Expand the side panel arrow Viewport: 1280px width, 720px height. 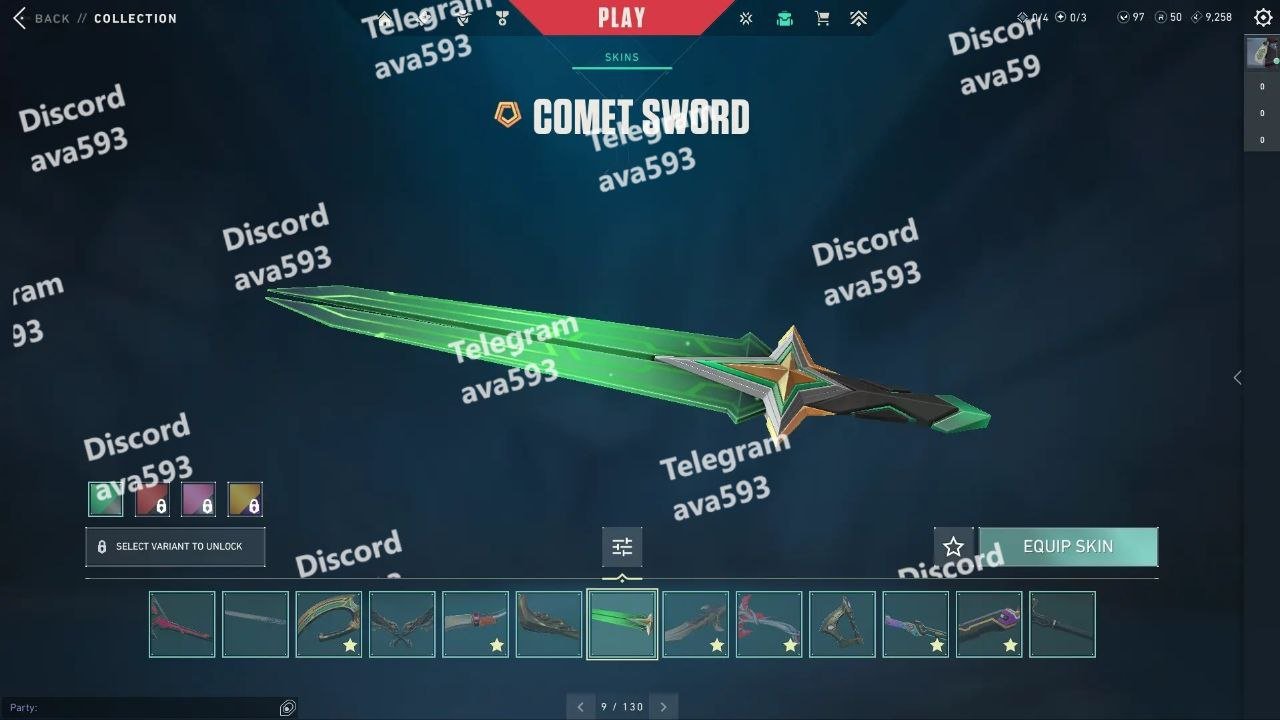[x=1237, y=377]
